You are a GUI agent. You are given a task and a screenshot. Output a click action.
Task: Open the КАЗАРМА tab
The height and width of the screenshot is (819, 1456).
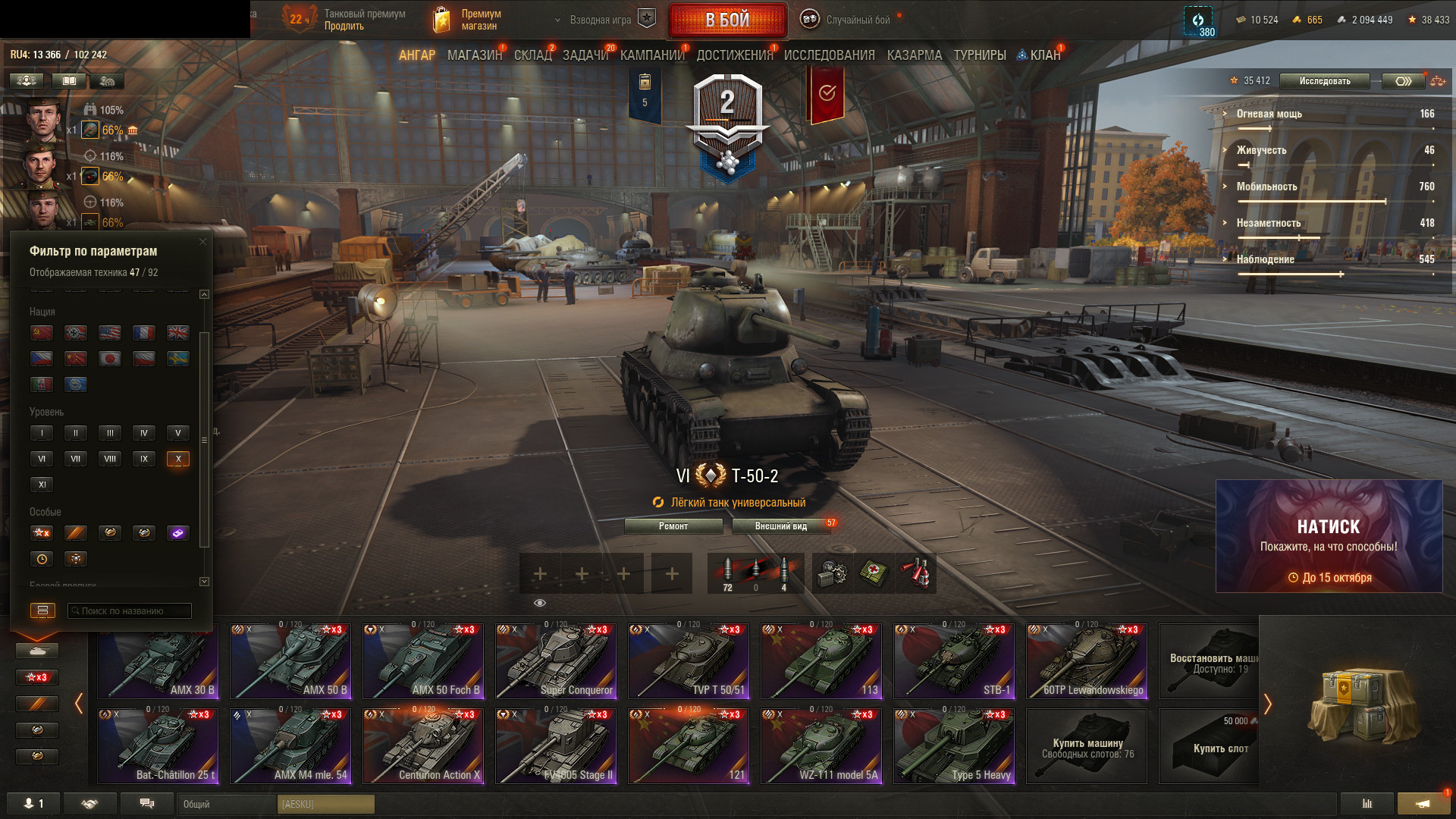(x=914, y=55)
